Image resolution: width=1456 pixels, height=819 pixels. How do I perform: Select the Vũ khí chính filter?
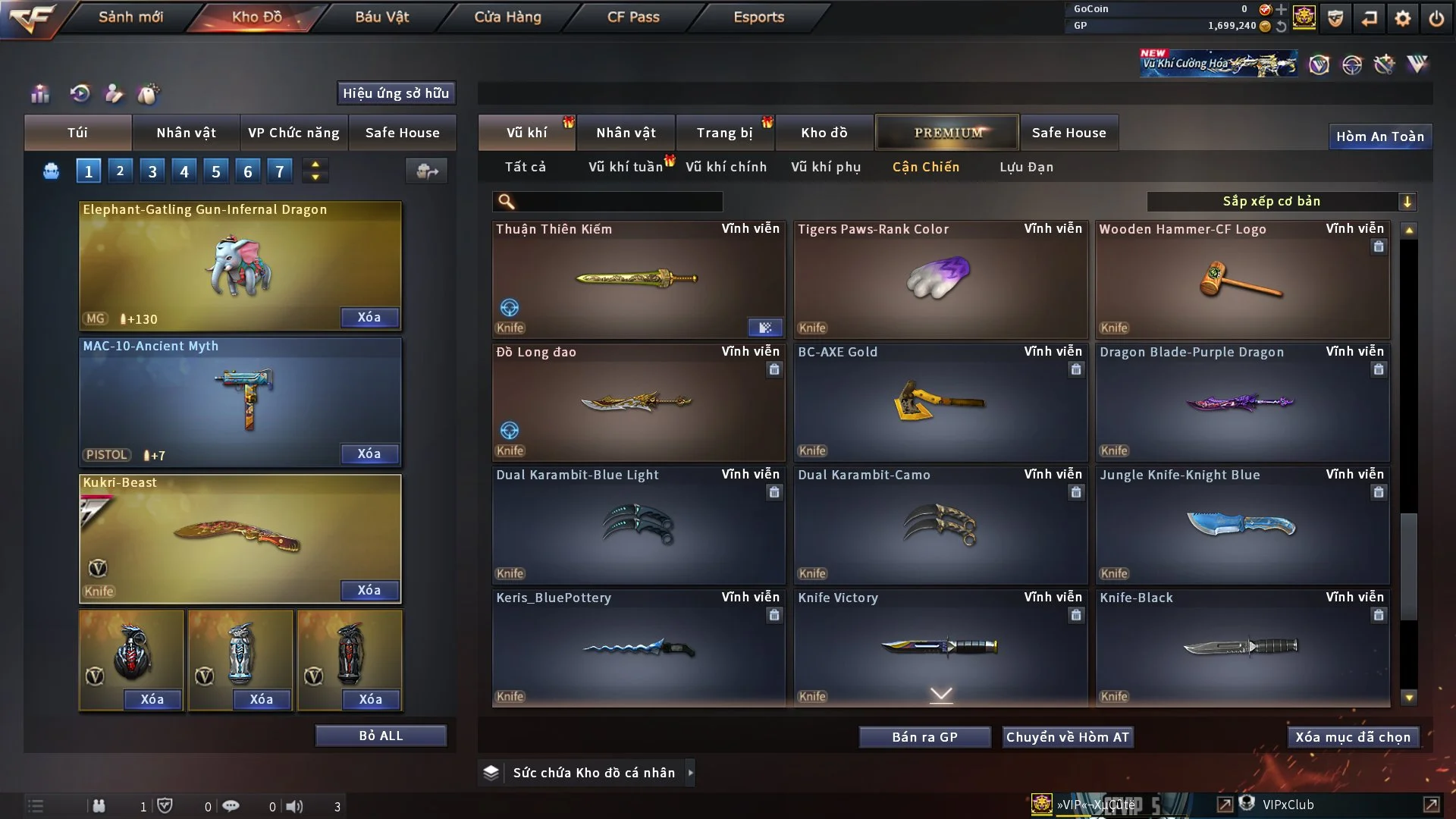click(726, 167)
